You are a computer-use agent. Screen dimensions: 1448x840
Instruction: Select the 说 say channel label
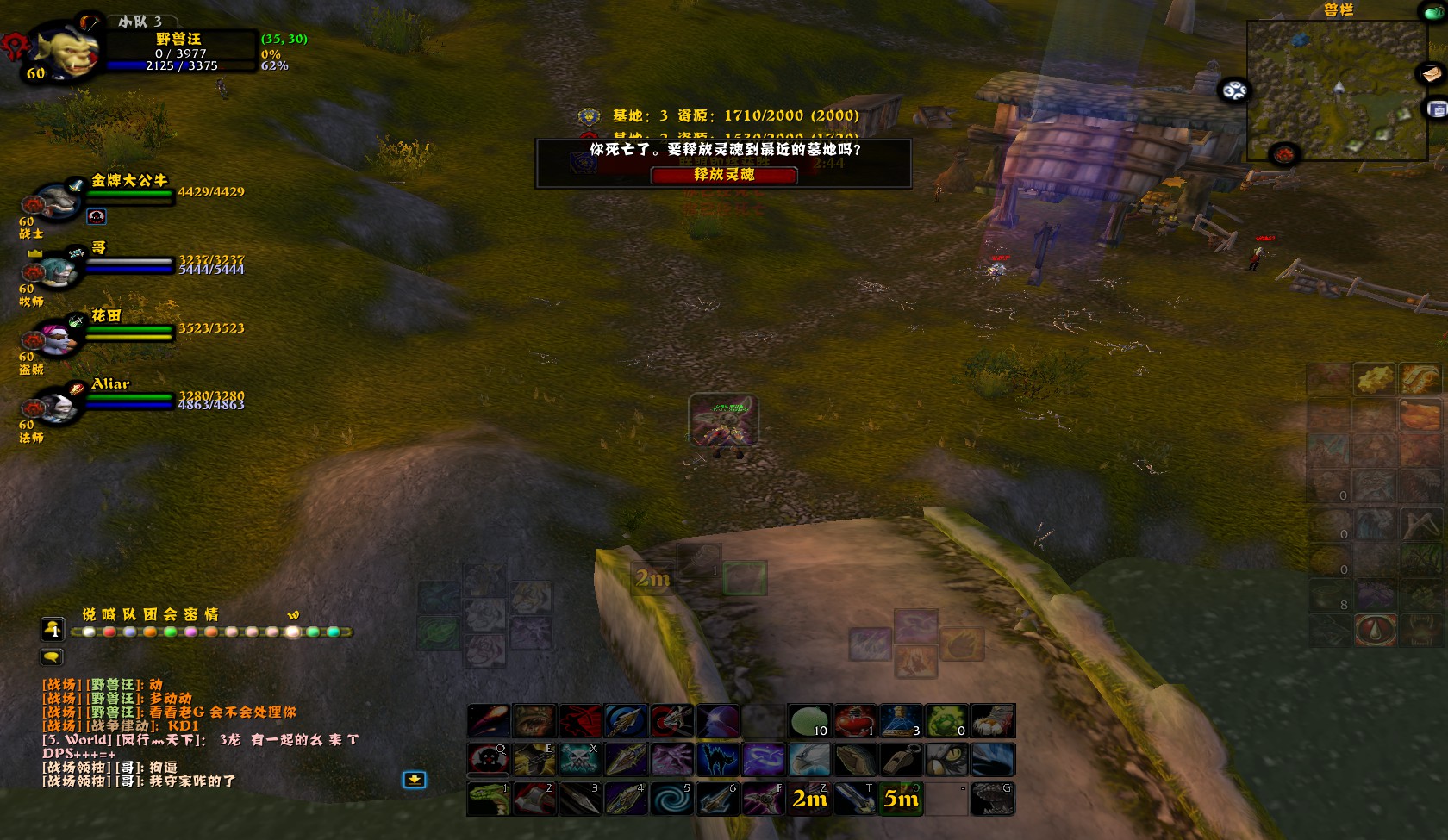pos(88,613)
